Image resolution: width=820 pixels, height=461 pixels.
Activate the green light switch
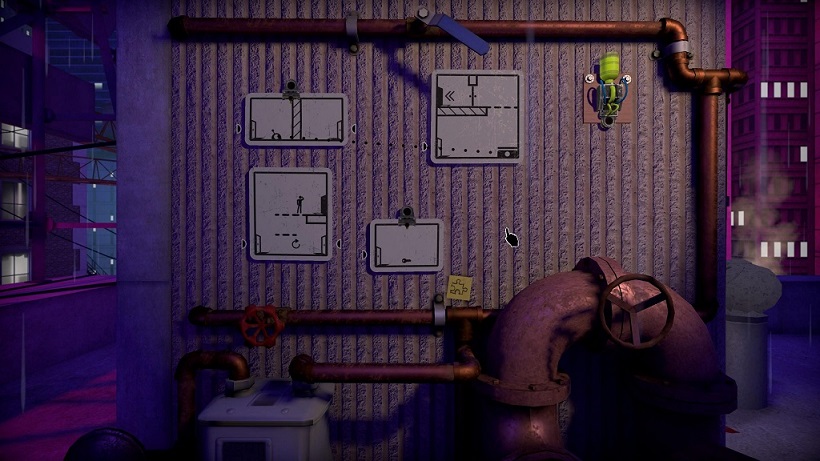click(609, 81)
